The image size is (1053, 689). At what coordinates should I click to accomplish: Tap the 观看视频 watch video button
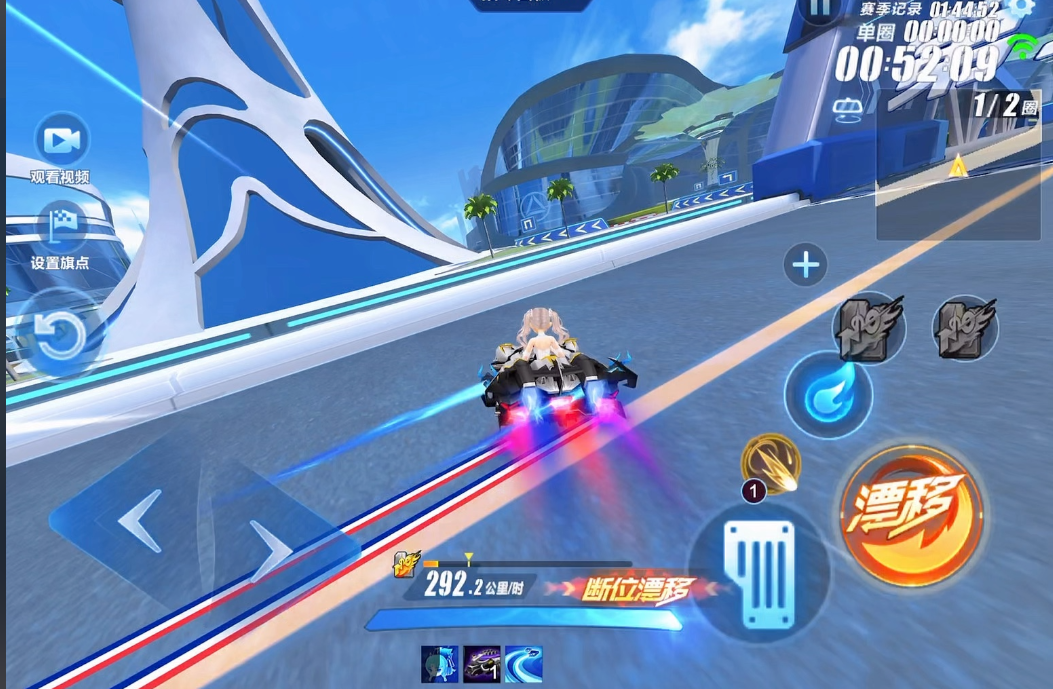(61, 141)
